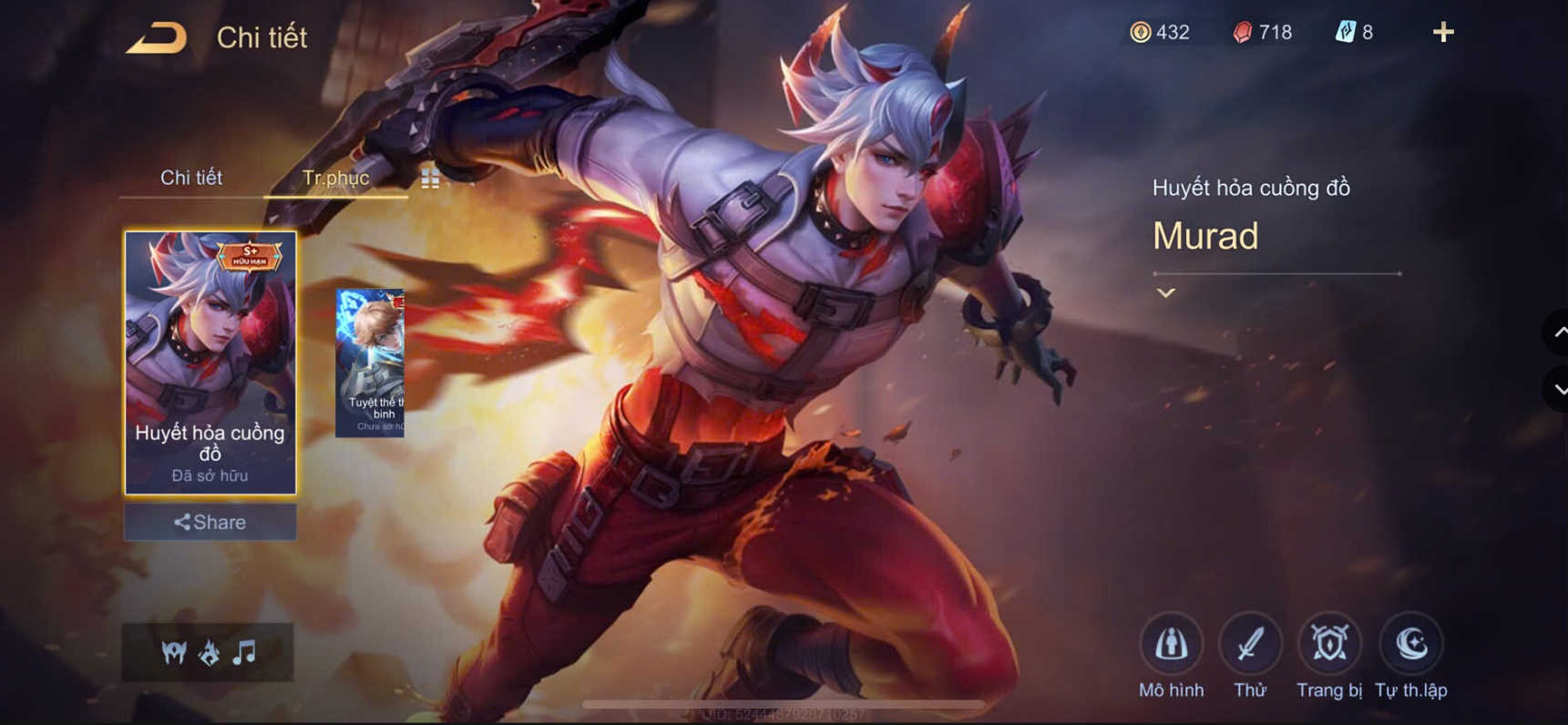This screenshot has height=725, width=1568.
Task: Click the skin ability flame icon
Action: pyautogui.click(x=208, y=652)
